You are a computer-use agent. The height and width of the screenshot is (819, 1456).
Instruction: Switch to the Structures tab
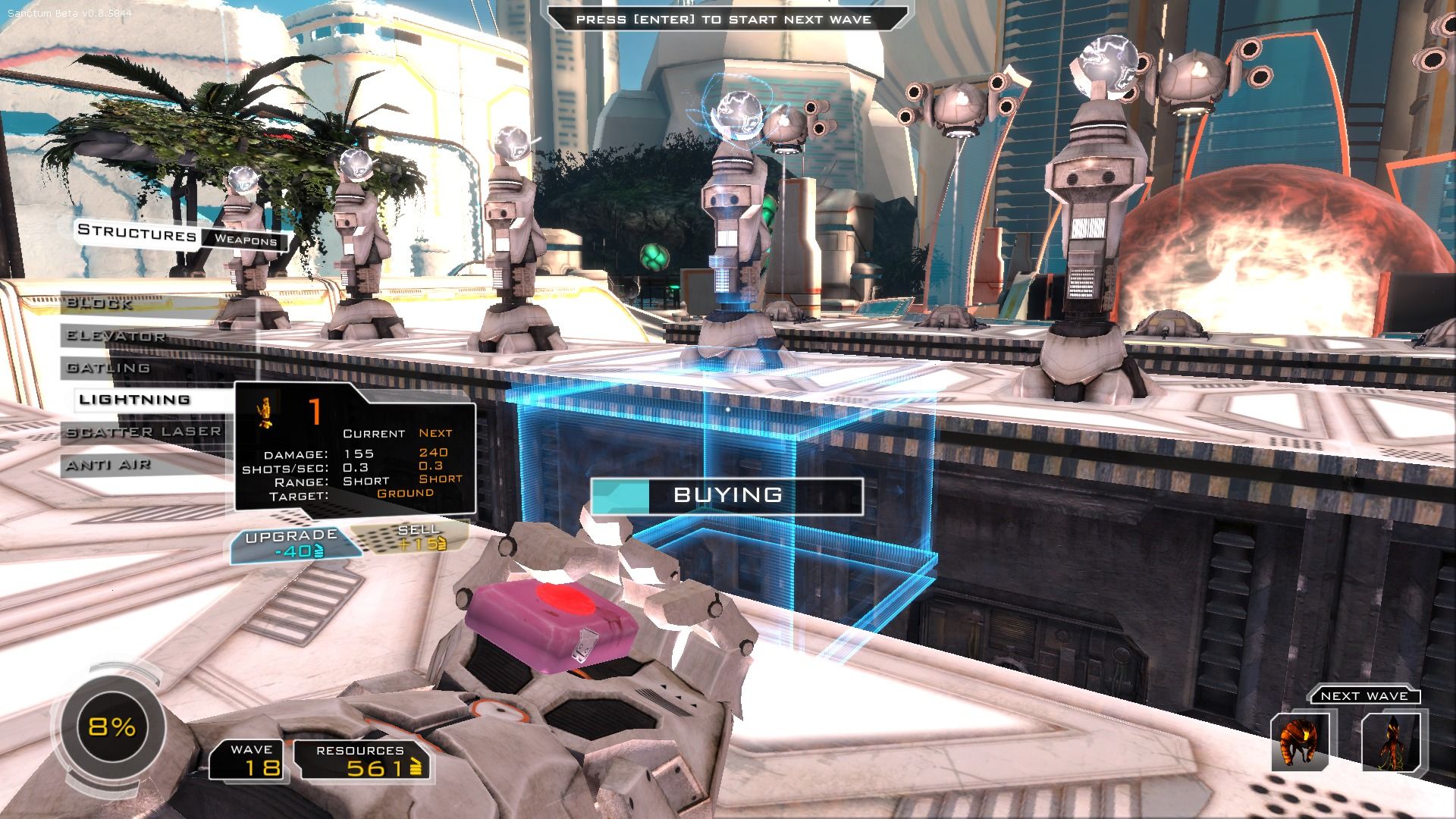(137, 233)
